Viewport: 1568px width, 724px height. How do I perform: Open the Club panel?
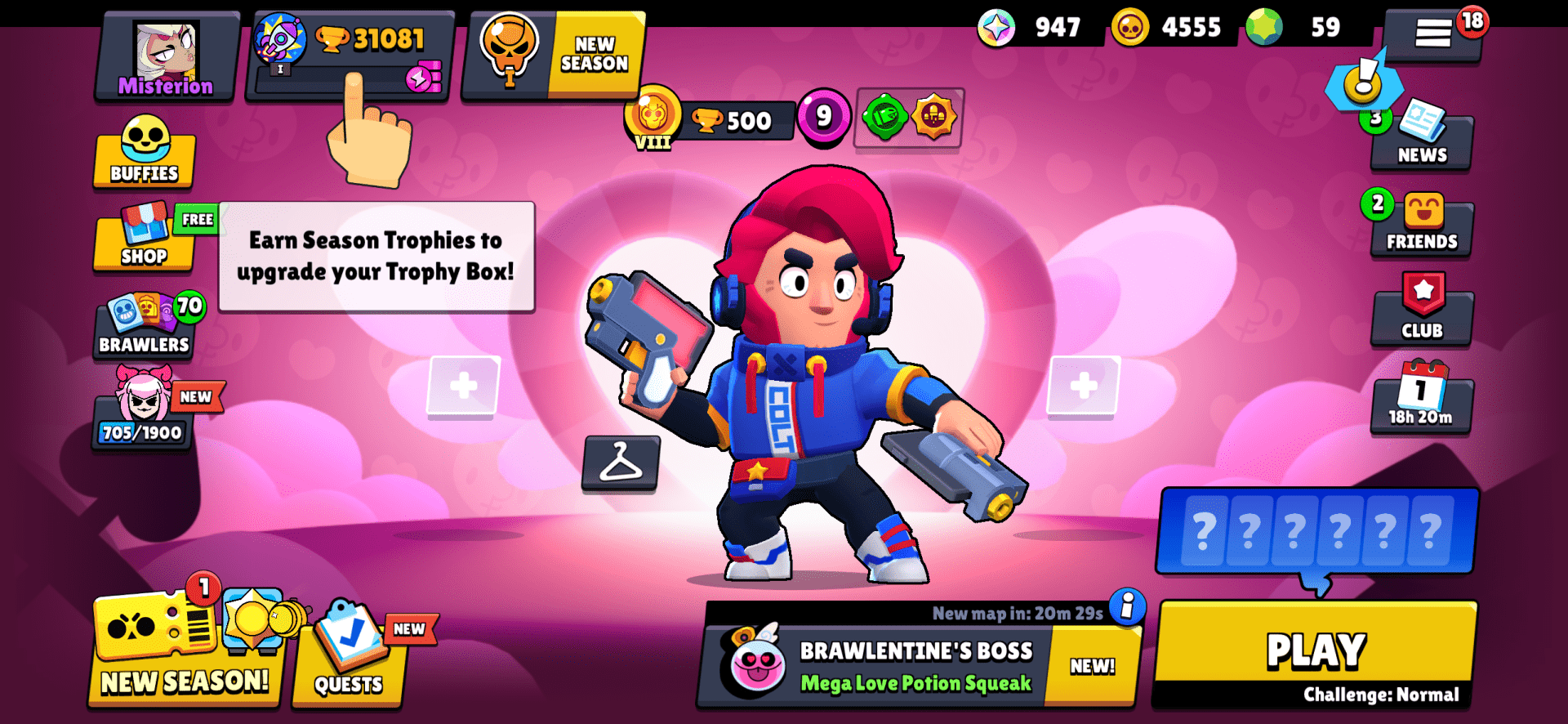click(x=1423, y=311)
